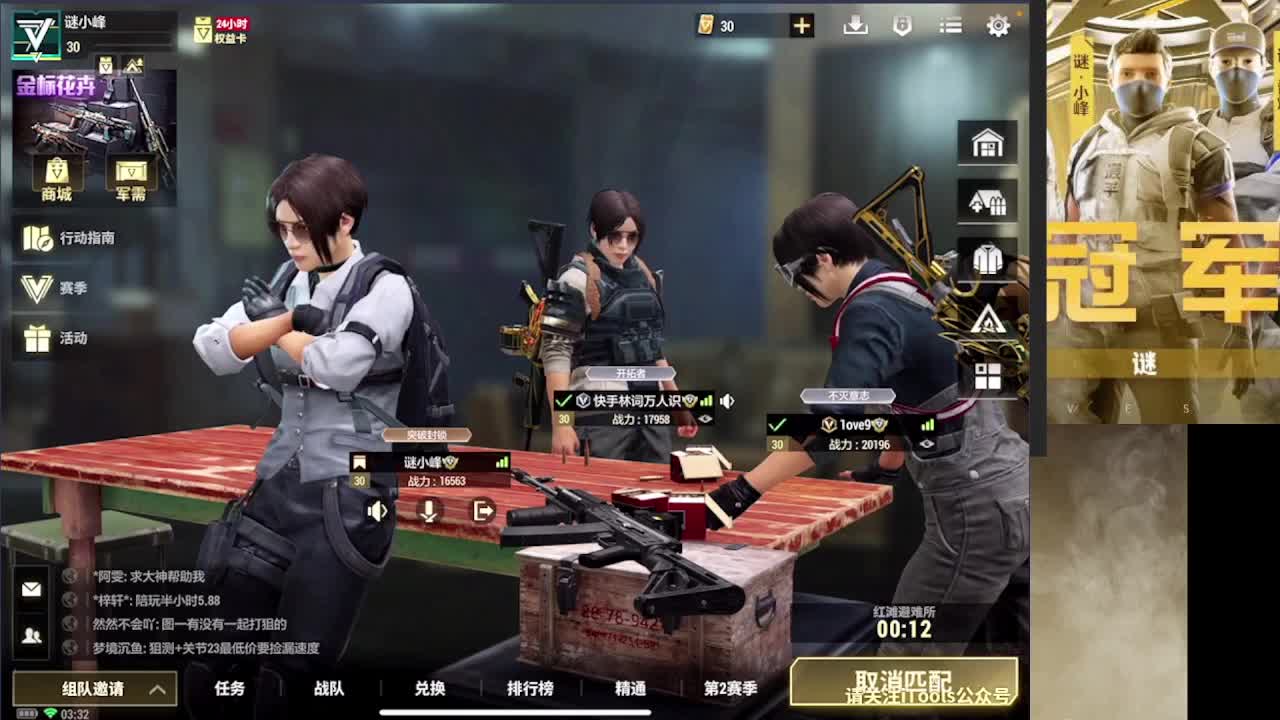Select the home lobby icon on right sidebar
1280x720 pixels.
[x=987, y=143]
